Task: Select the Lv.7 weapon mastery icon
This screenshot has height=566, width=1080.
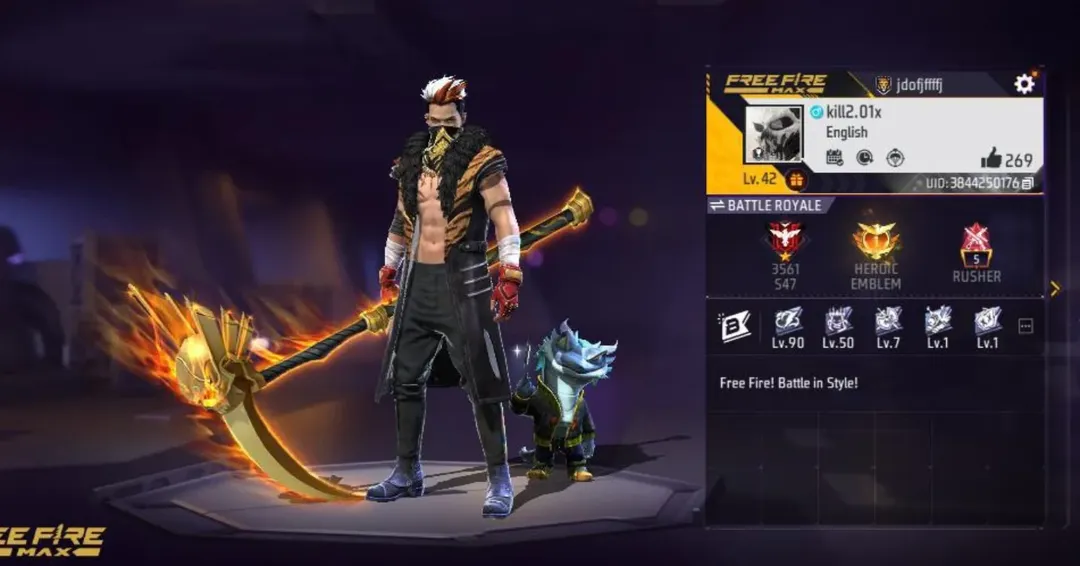Action: tap(888, 321)
